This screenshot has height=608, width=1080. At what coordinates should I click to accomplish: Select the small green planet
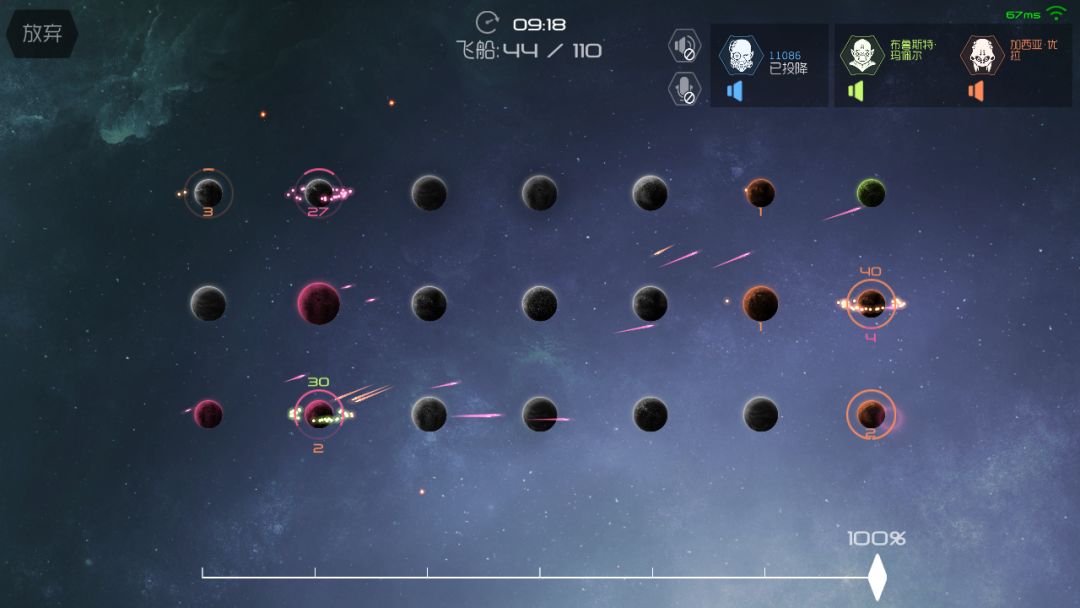pyautogui.click(x=871, y=193)
